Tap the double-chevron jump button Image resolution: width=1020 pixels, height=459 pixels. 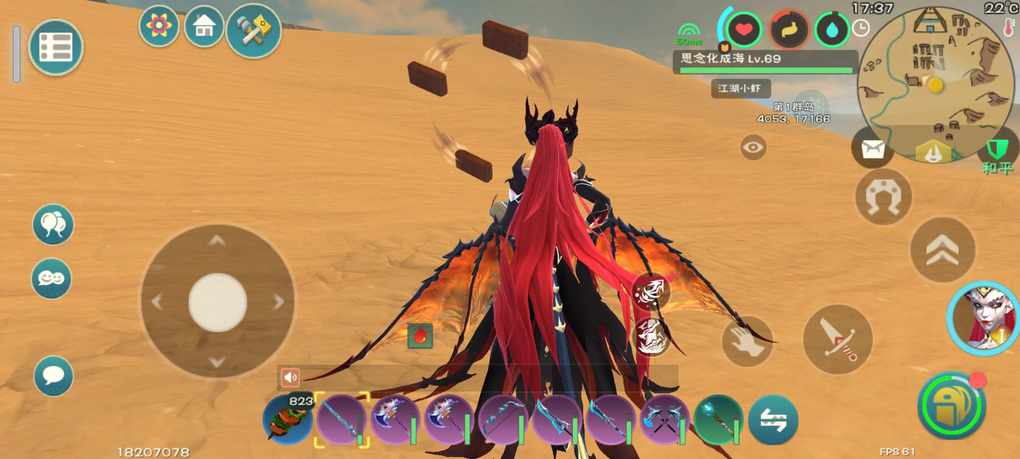941,250
